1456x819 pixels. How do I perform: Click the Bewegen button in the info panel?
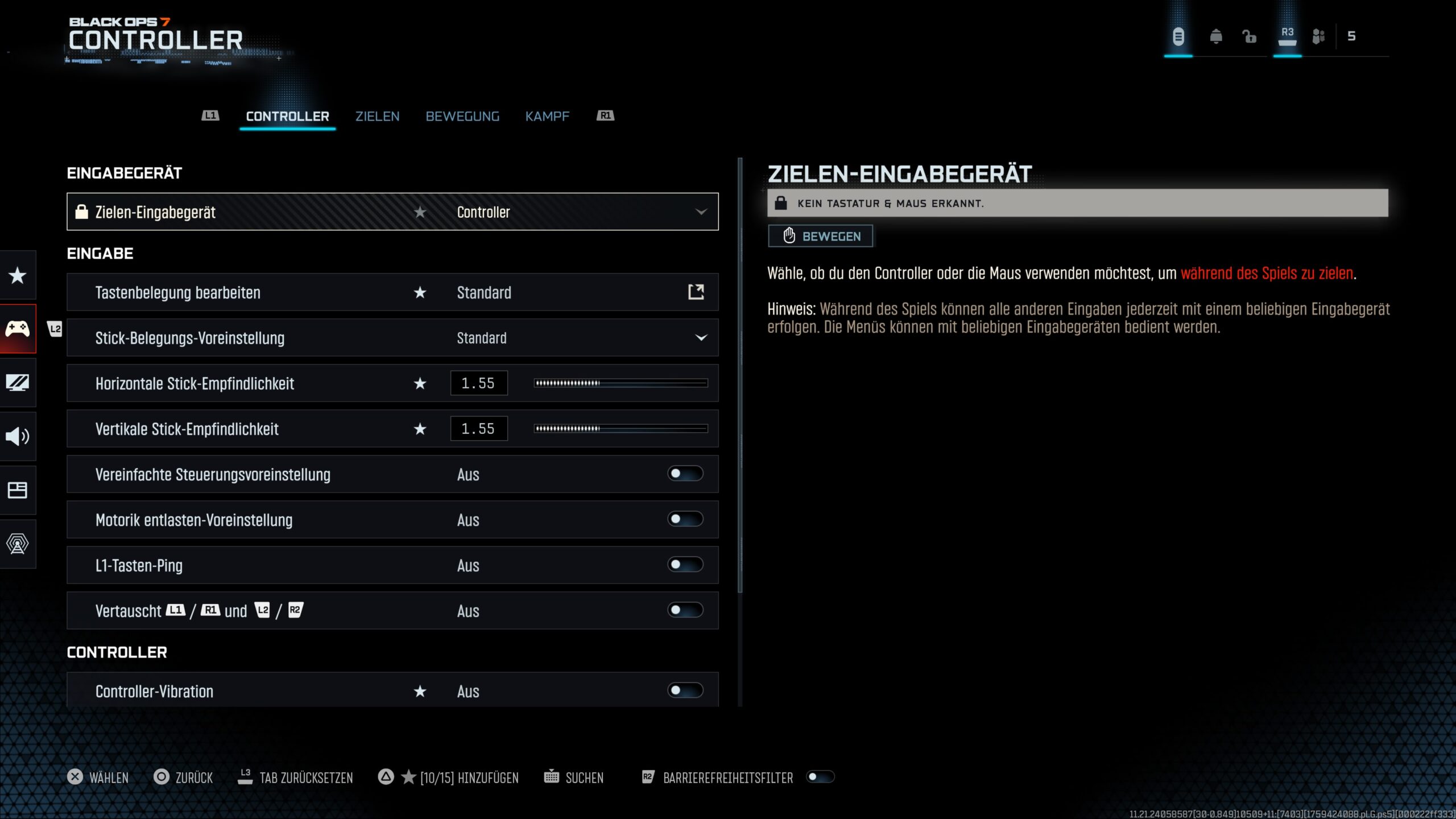(820, 236)
